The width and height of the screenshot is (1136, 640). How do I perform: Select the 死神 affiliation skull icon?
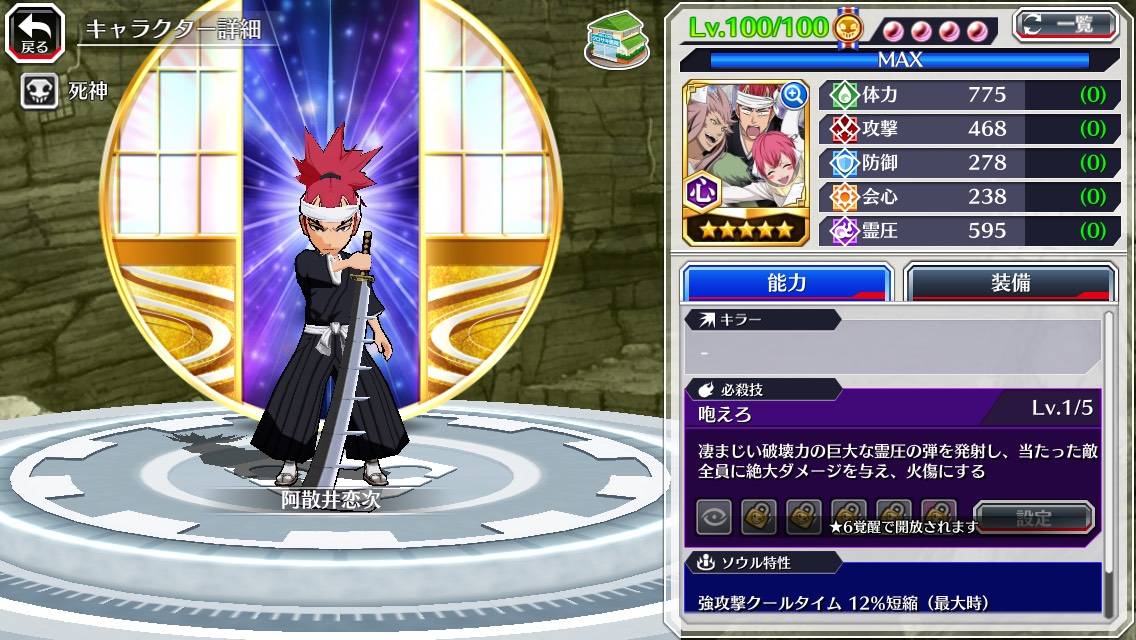tap(39, 93)
